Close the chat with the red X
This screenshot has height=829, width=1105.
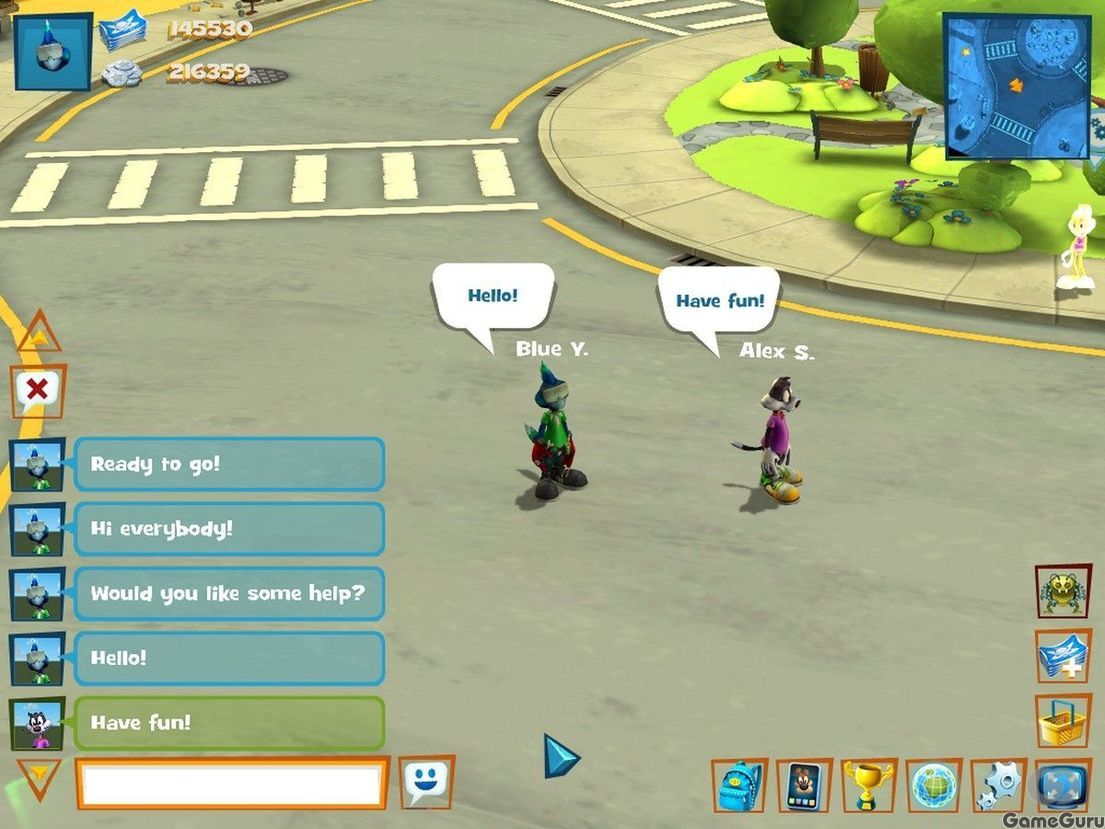pyautogui.click(x=38, y=390)
